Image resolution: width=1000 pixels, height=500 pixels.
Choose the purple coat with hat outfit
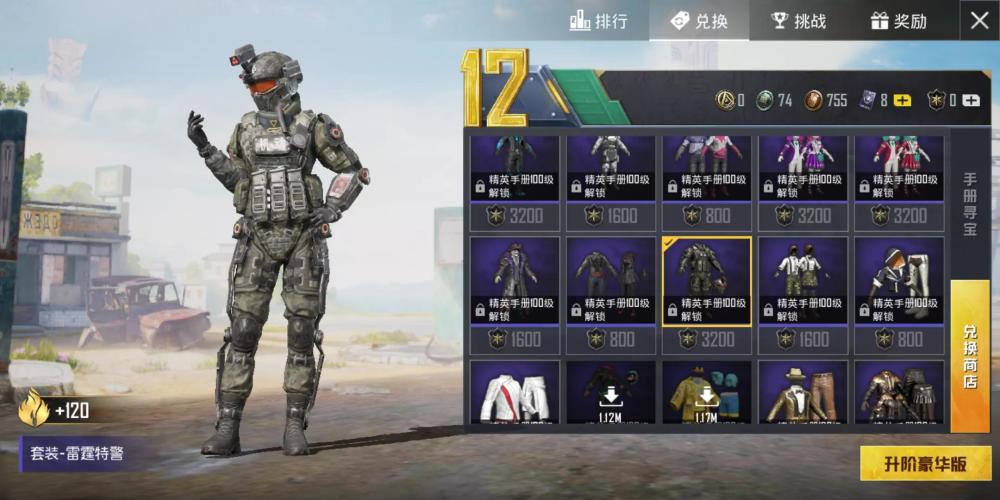point(515,281)
